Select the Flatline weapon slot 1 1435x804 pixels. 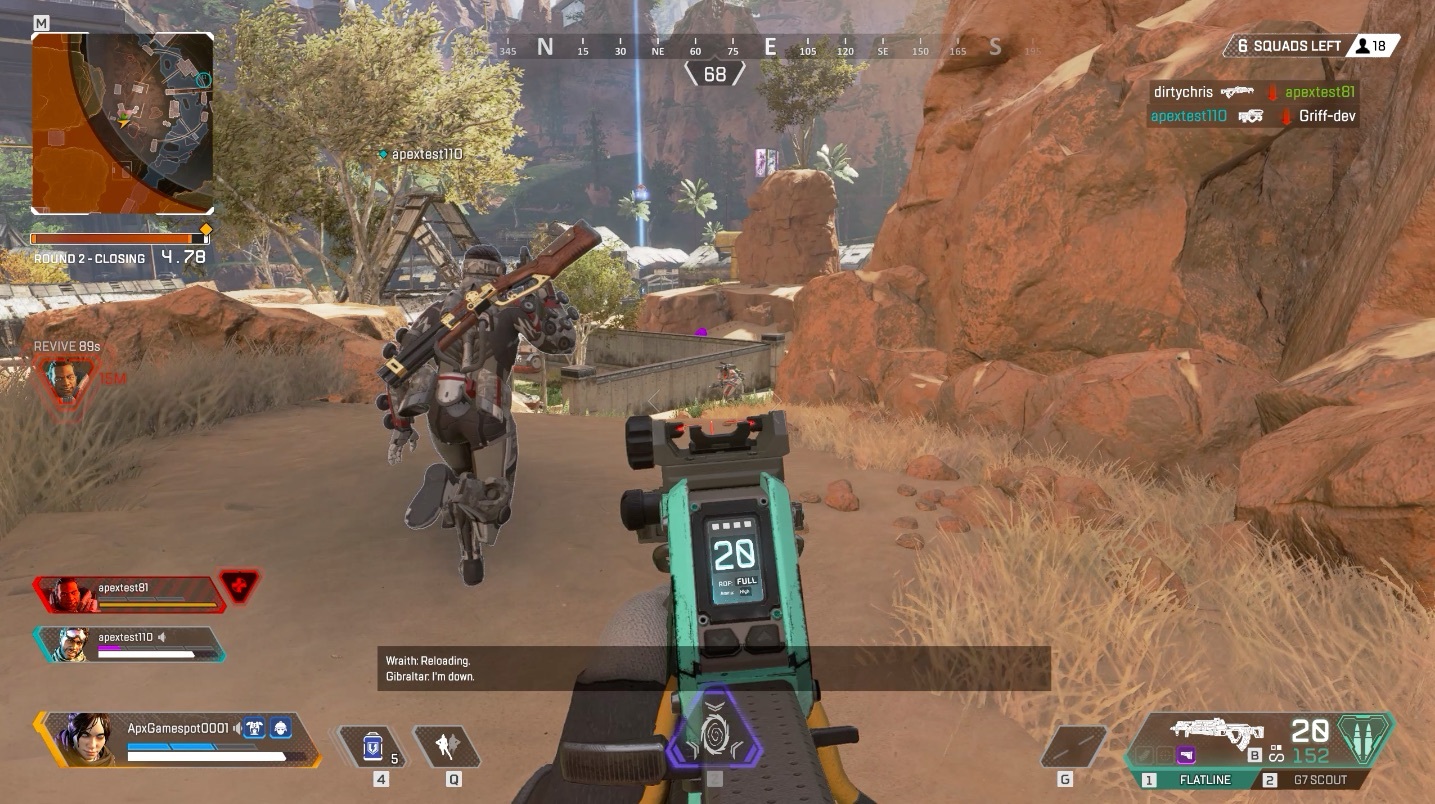point(1205,779)
